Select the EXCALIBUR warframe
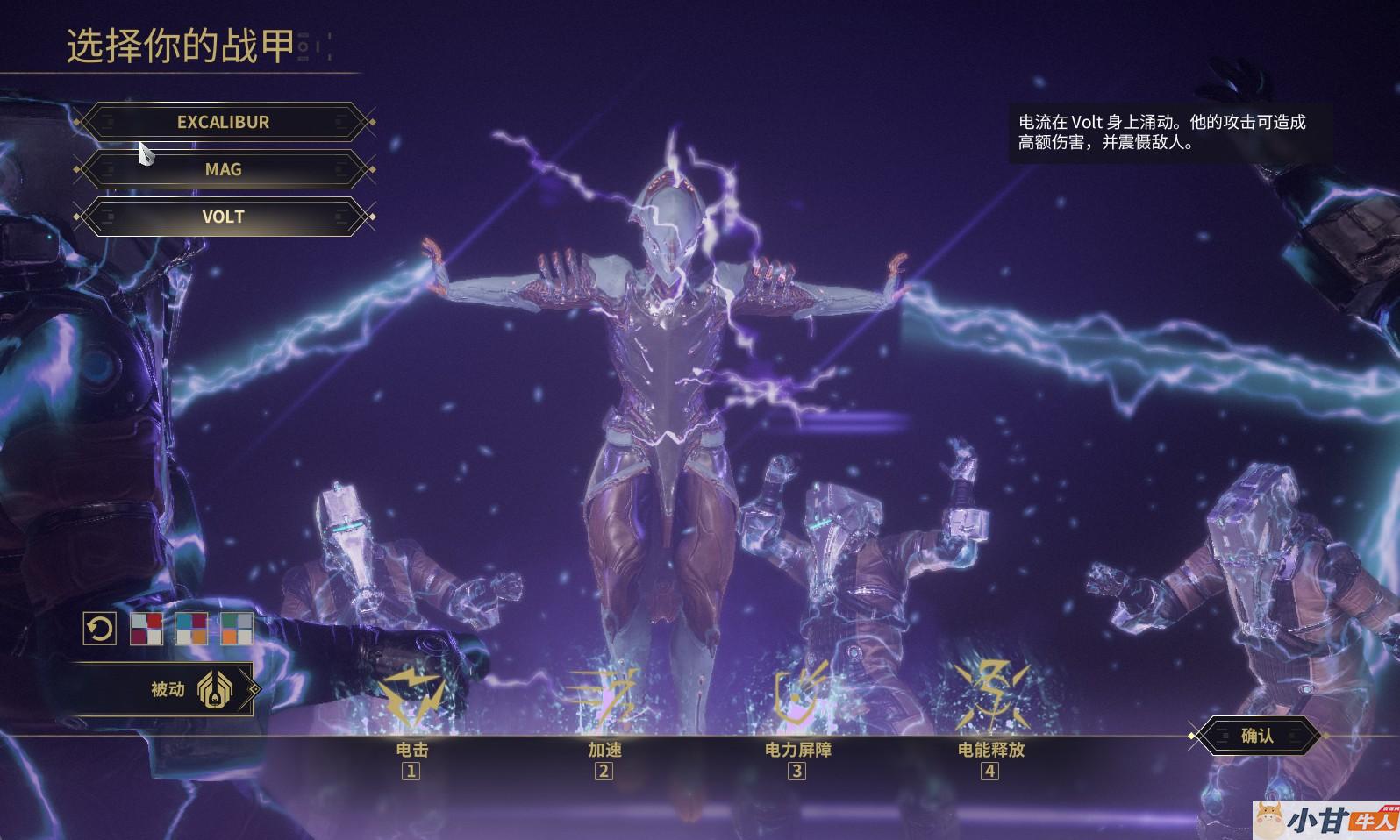Screen dimensions: 1400x840 [x=223, y=122]
